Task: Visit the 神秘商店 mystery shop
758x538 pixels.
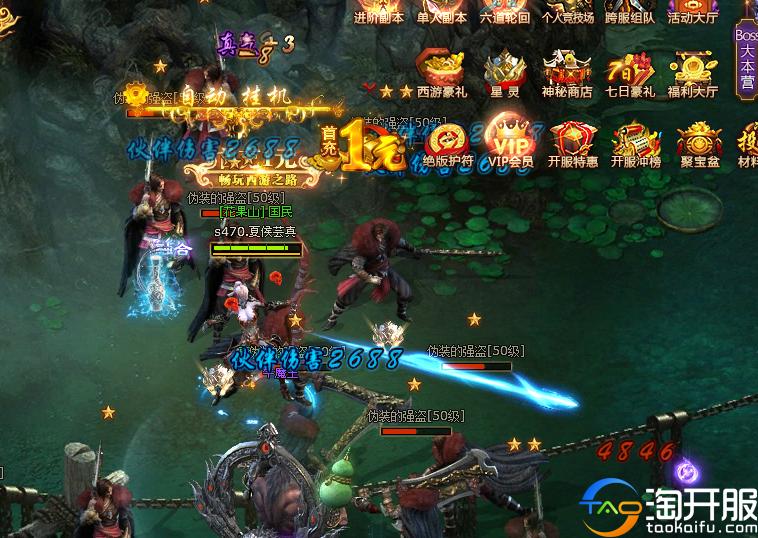Action: point(568,74)
